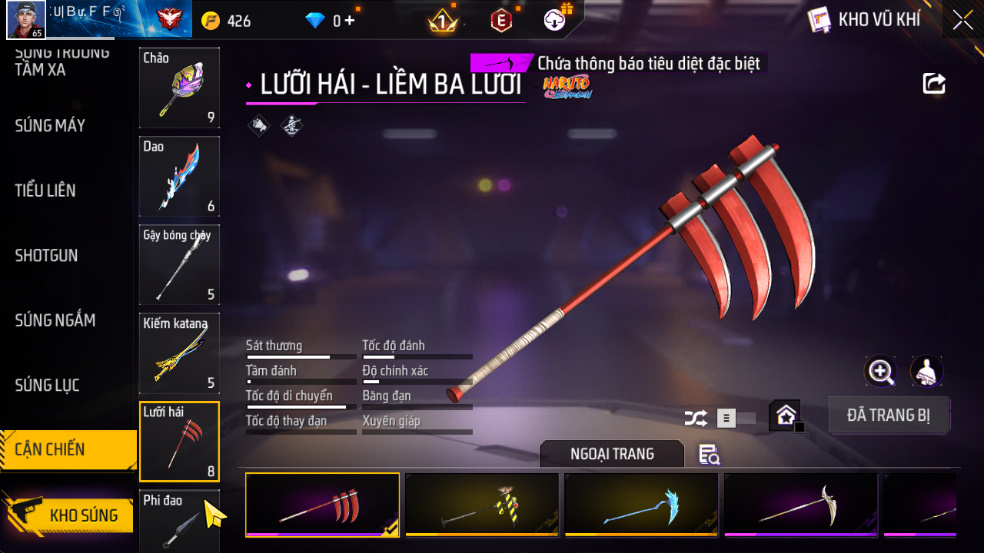Image resolution: width=984 pixels, height=553 pixels.
Task: Choose the Gậy bóng chày weapon
Action: (x=179, y=265)
